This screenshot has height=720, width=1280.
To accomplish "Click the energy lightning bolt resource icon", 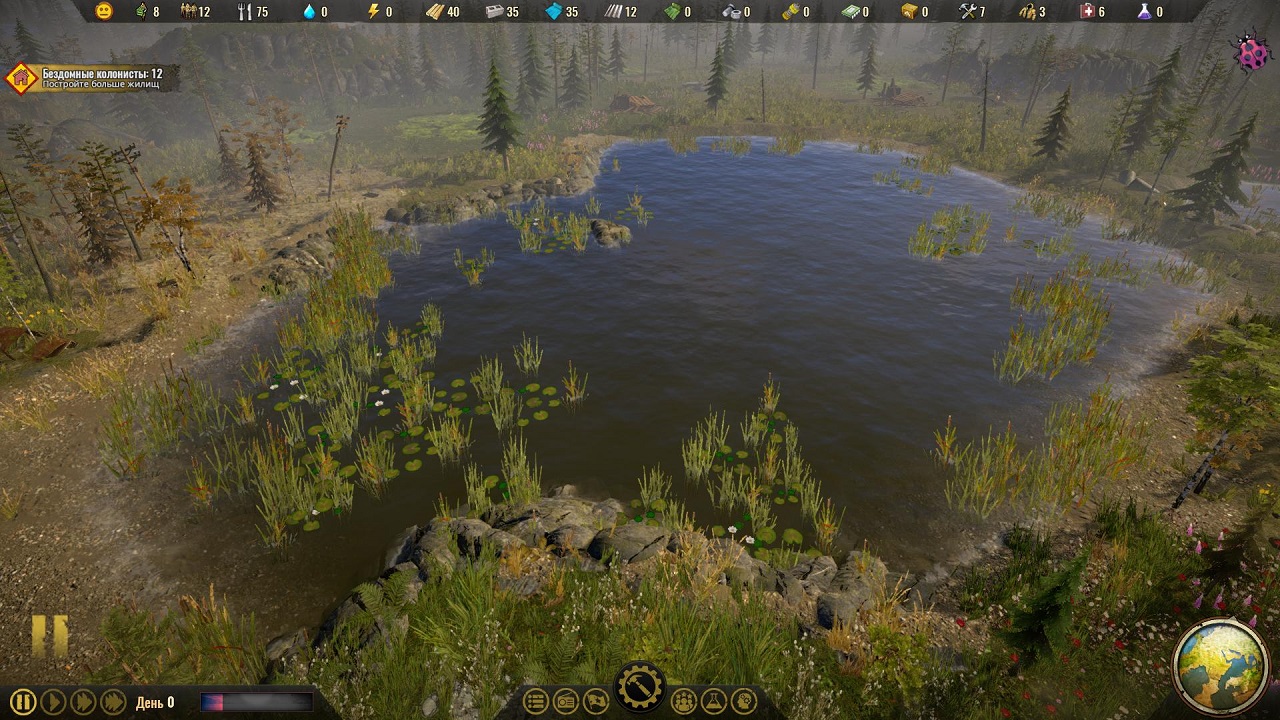I will pos(373,12).
